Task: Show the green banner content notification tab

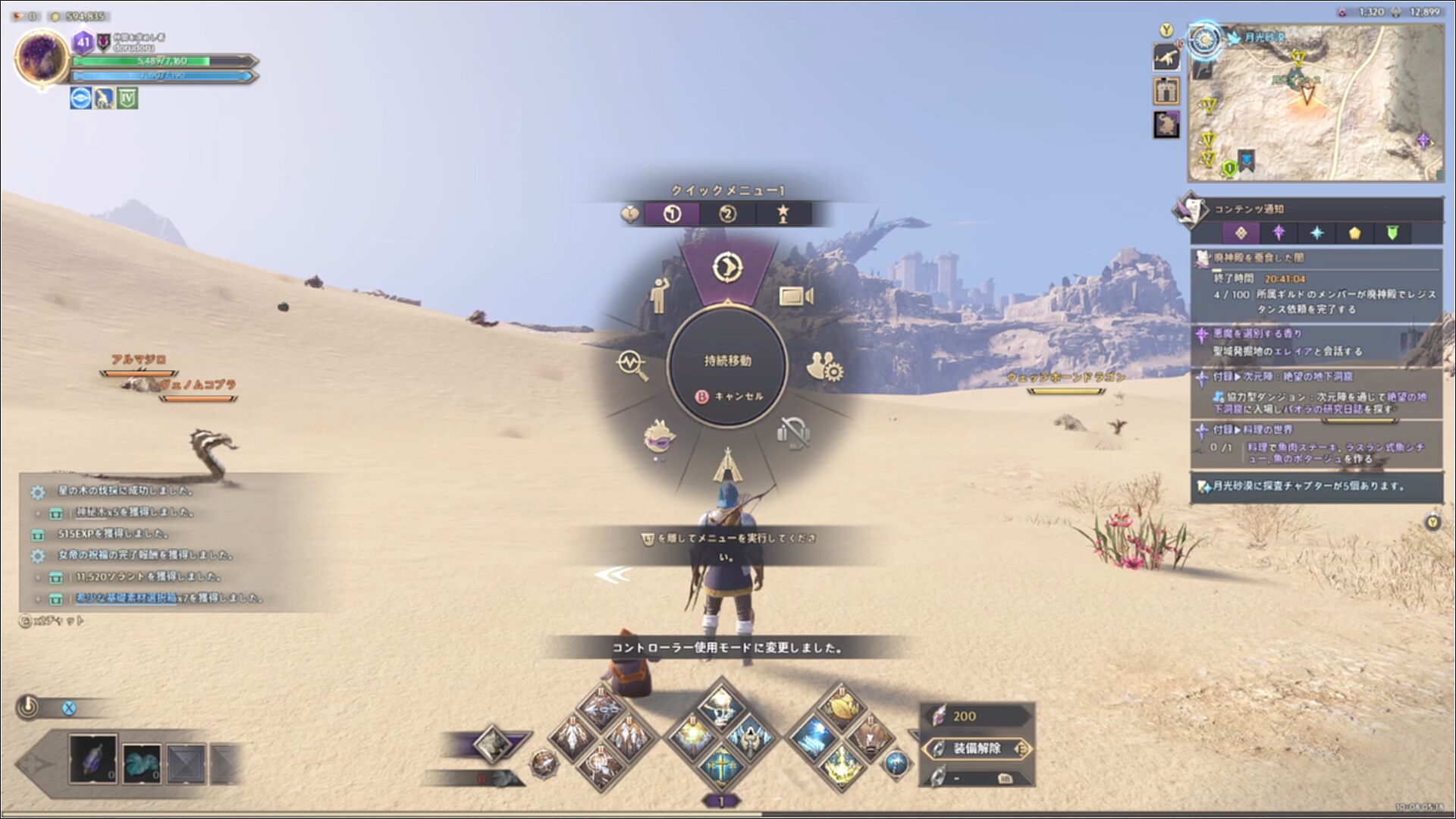Action: point(1392,233)
